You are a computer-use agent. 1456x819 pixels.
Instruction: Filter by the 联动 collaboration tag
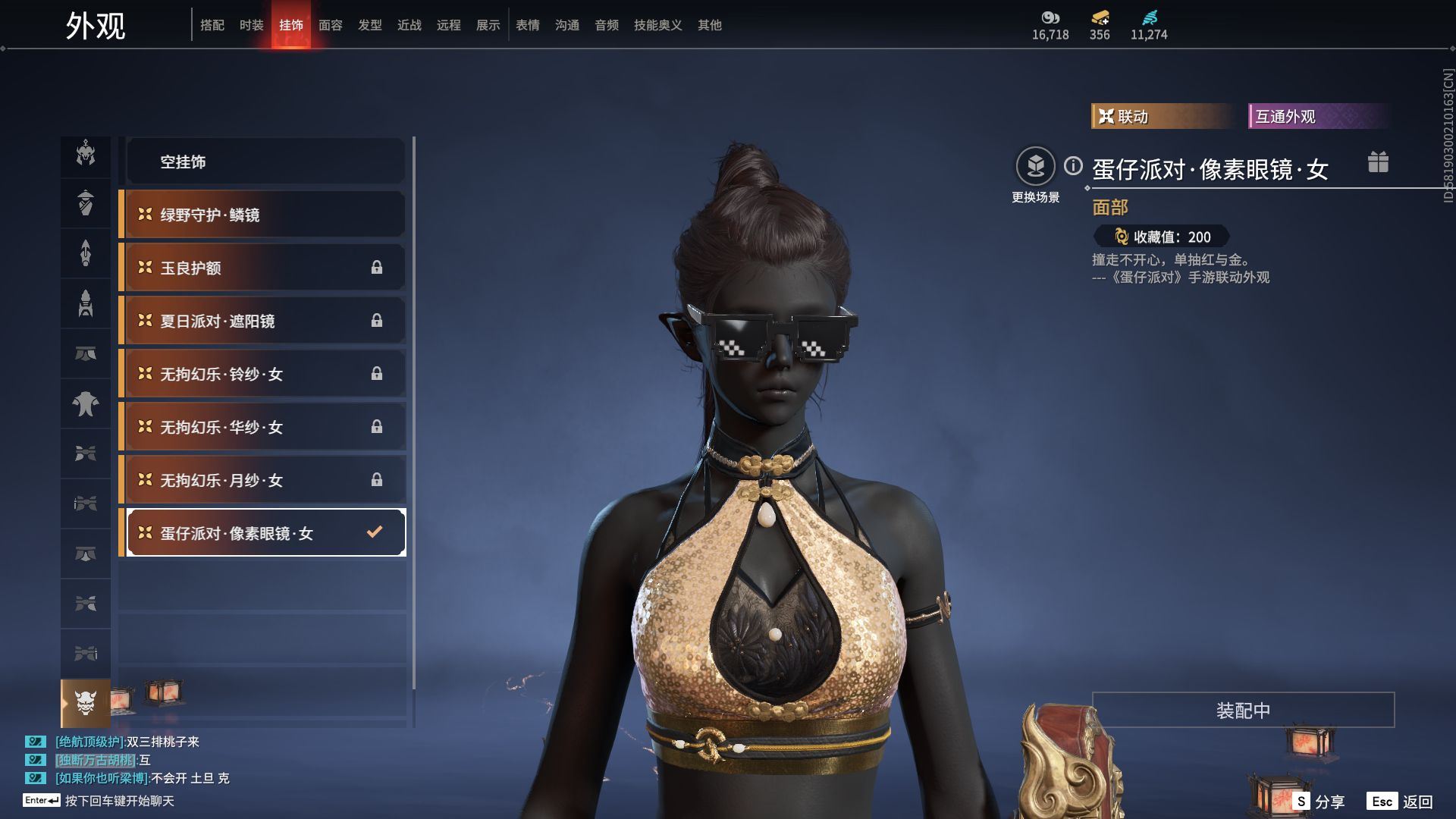pyautogui.click(x=1160, y=116)
